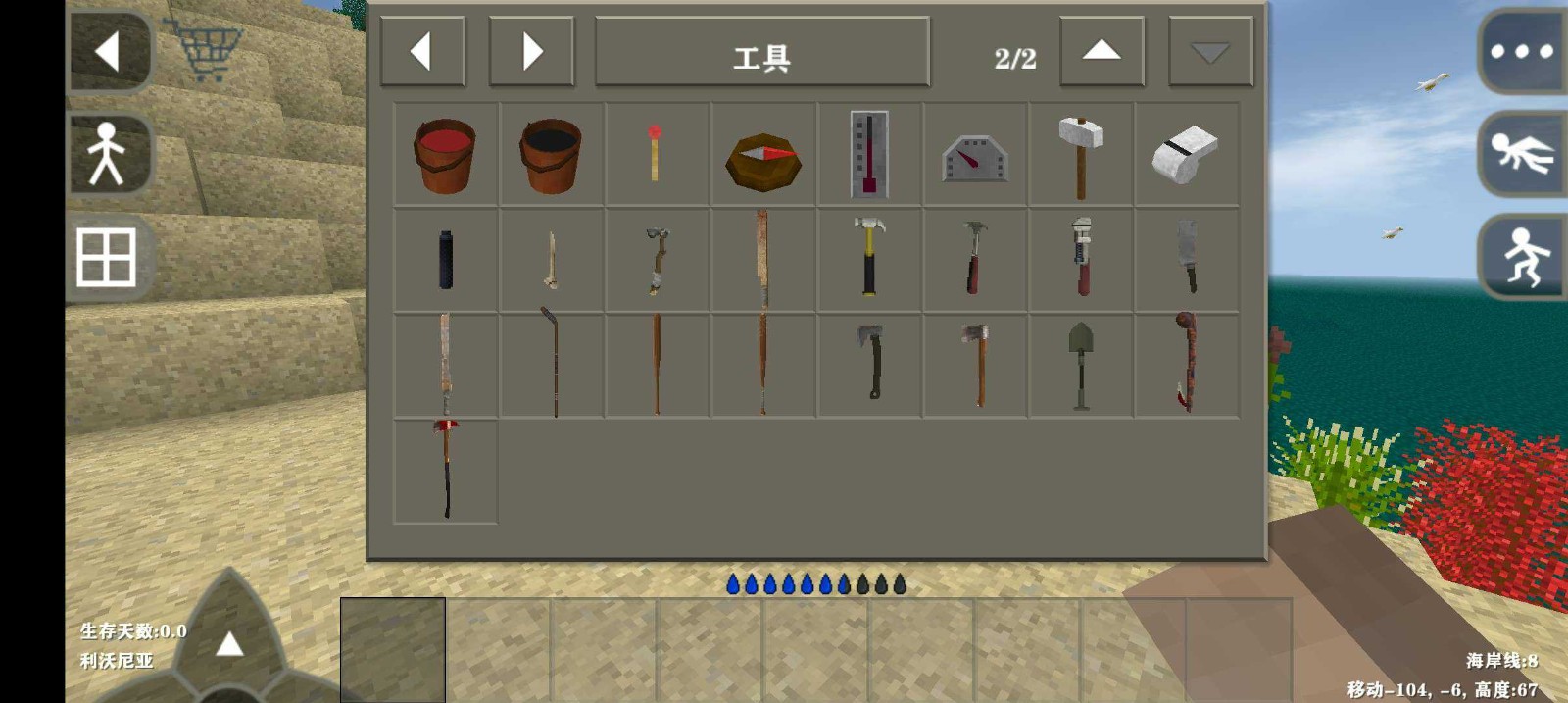Go to next inventory category
Image resolution: width=1568 pixels, height=703 pixels.
[x=531, y=51]
